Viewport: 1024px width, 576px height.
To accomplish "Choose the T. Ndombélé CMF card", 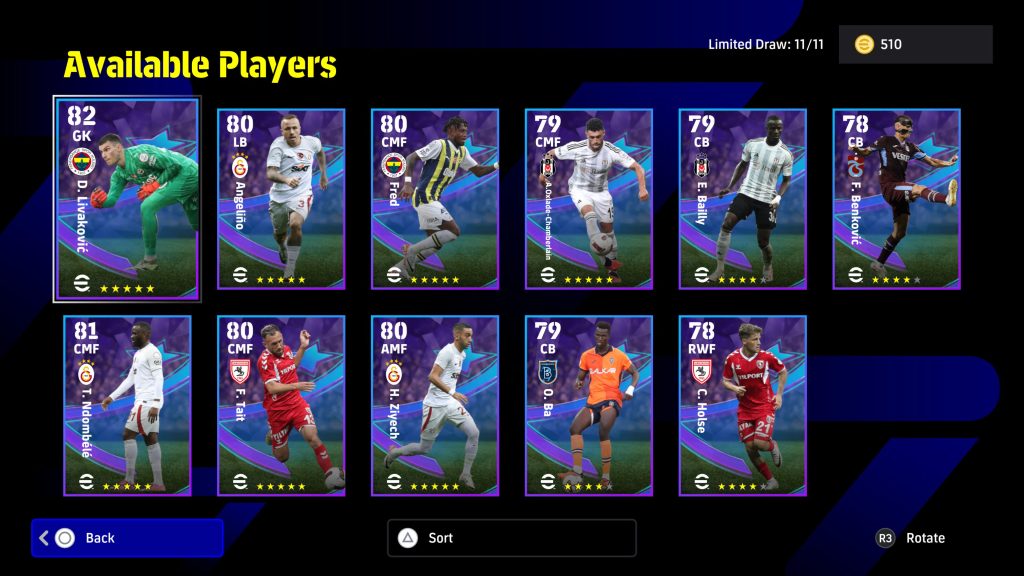I will tap(127, 405).
